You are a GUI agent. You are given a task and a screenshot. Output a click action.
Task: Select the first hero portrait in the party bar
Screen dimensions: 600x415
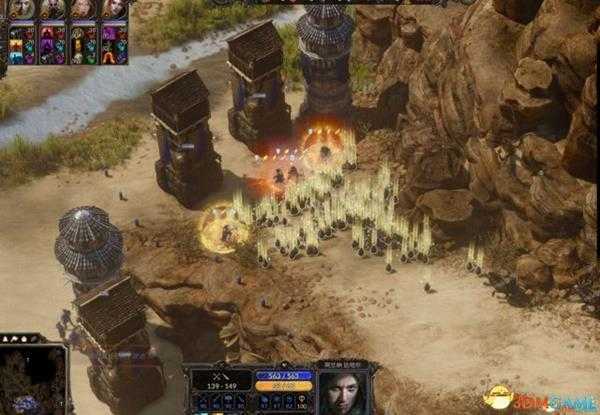[22, 9]
